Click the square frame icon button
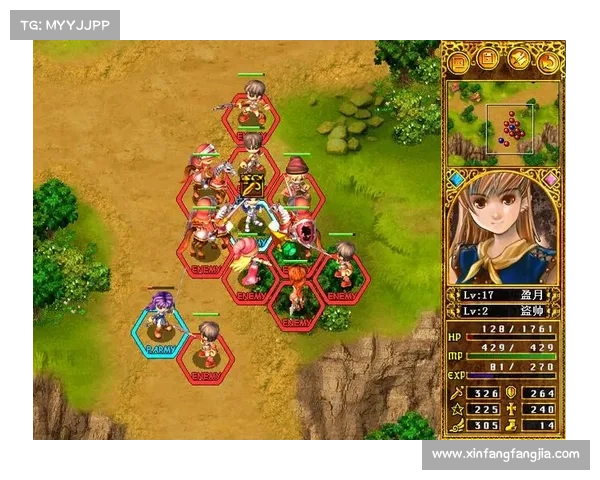Viewport: 600px width, 480px height. [459, 60]
